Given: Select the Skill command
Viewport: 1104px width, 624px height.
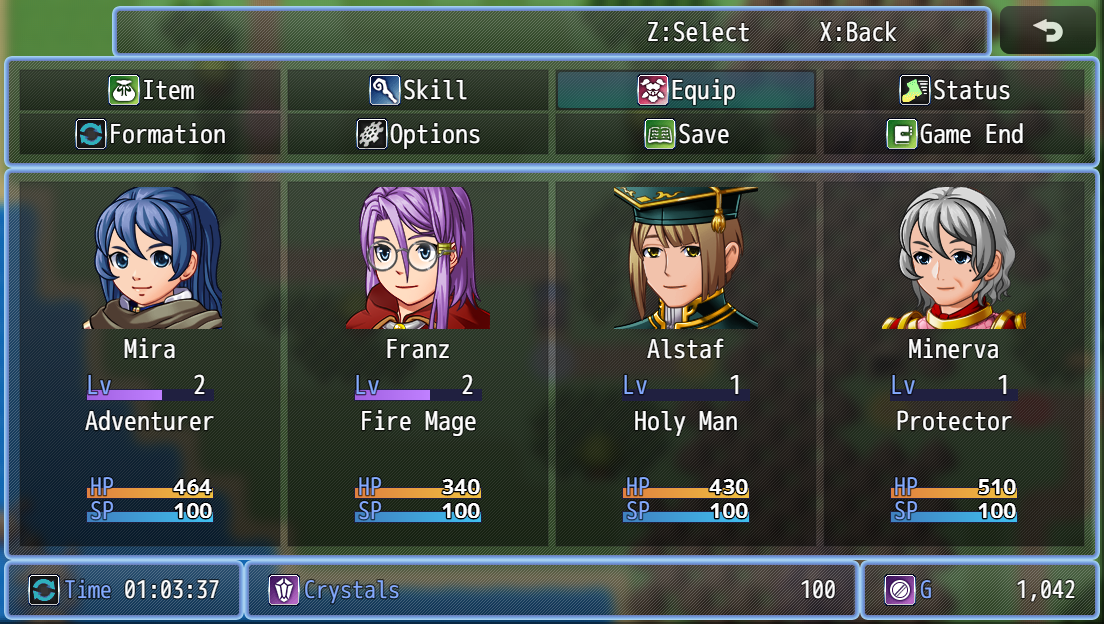Looking at the screenshot, I should [x=418, y=90].
